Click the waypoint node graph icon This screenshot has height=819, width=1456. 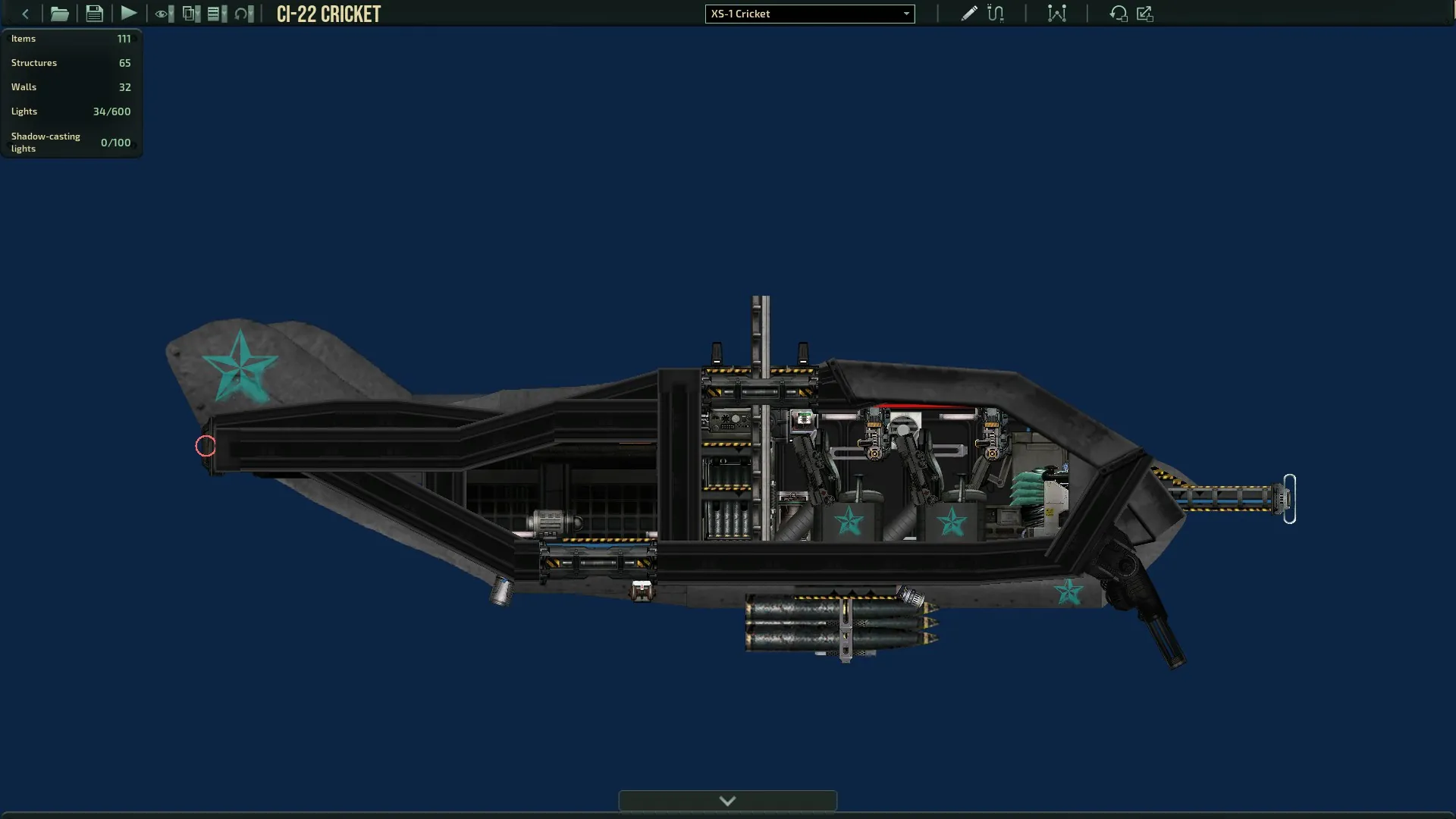pyautogui.click(x=1056, y=14)
